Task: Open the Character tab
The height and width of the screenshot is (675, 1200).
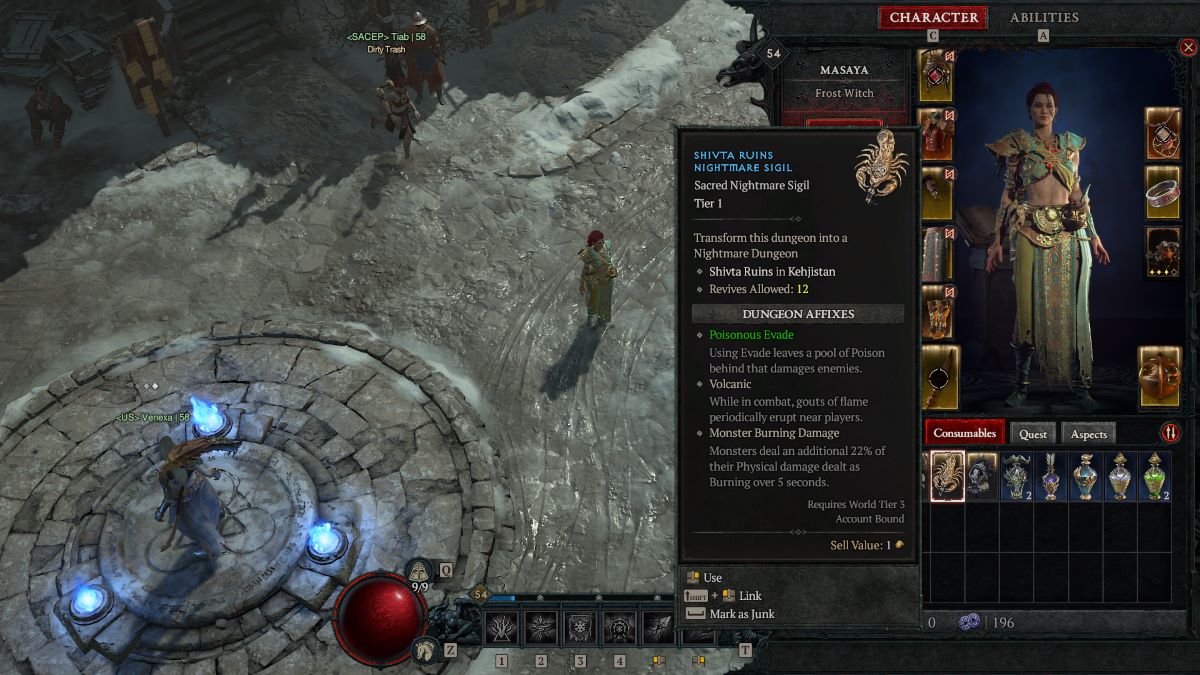Action: pyautogui.click(x=933, y=18)
